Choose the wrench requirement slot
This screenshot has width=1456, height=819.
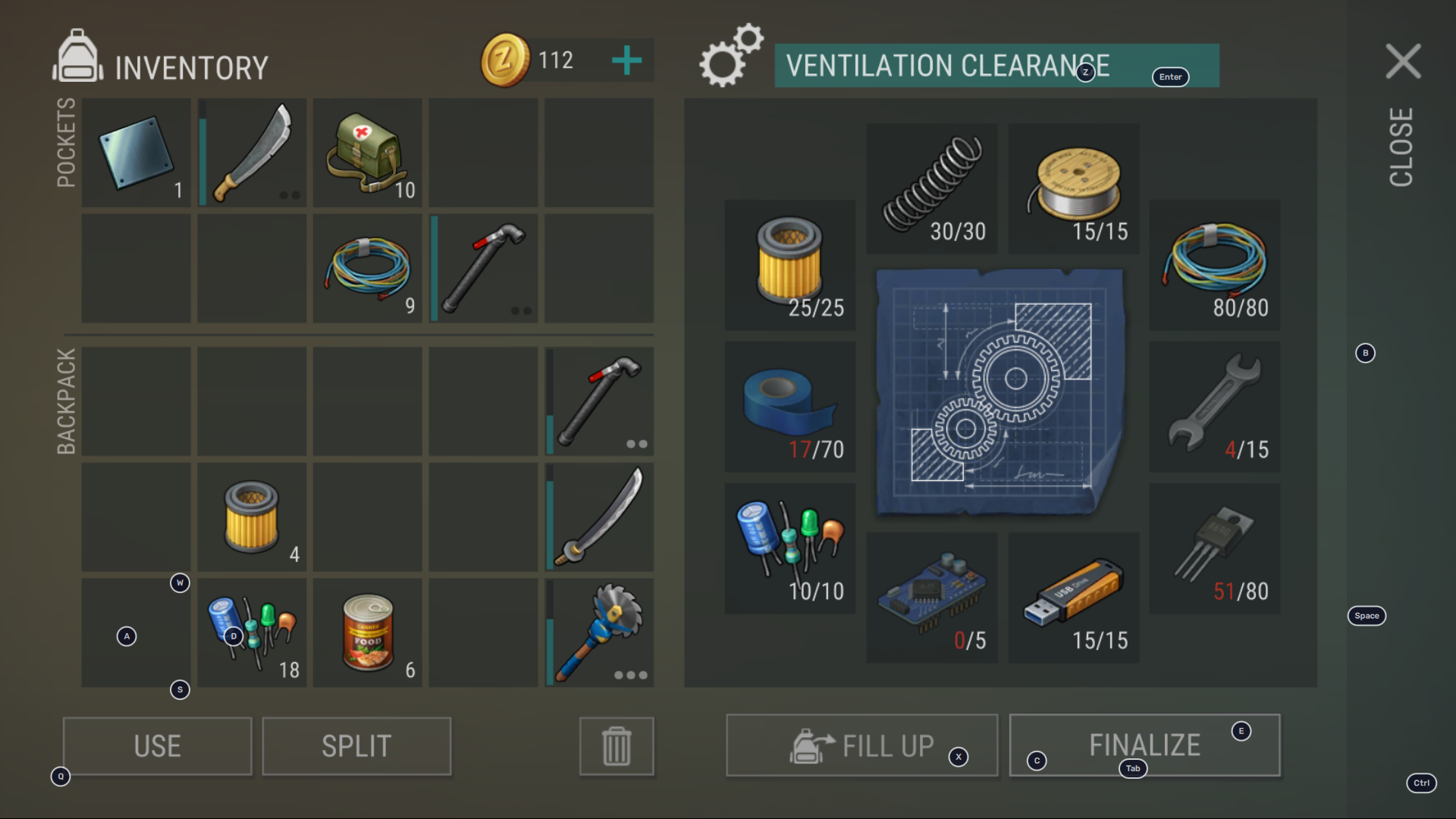pyautogui.click(x=1214, y=406)
